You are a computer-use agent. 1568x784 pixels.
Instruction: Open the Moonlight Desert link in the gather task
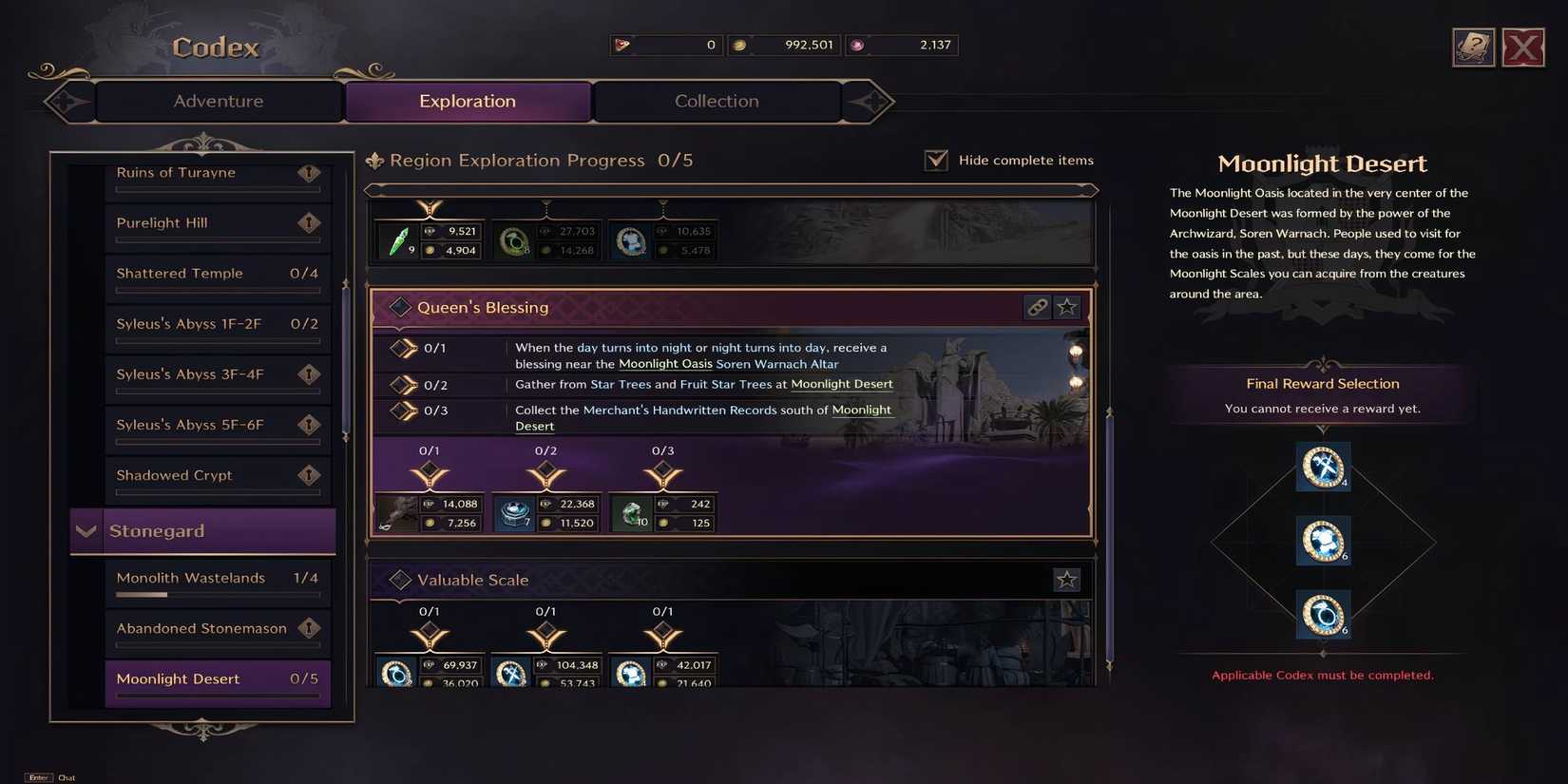pos(841,384)
